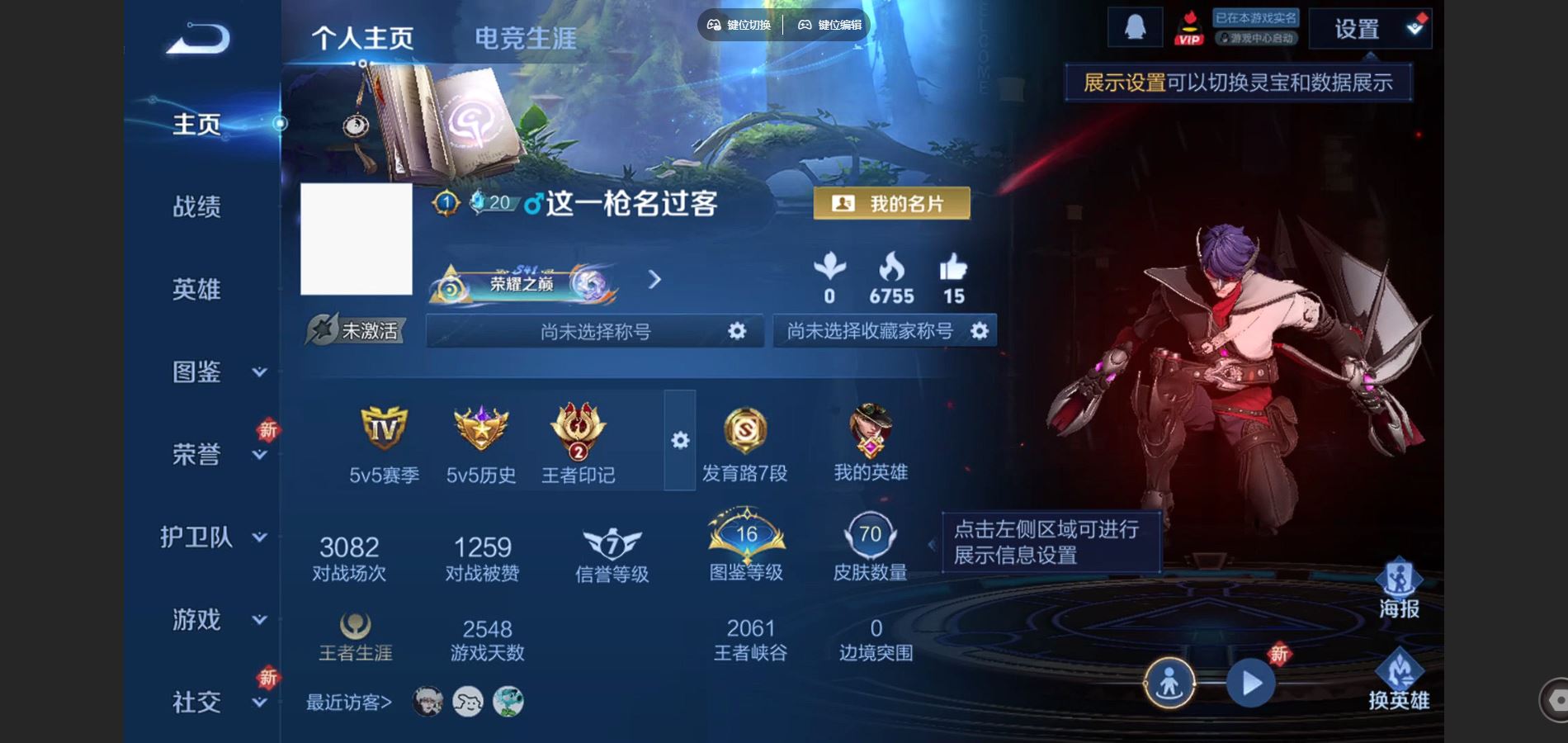
Task: Open rank details via 荣耀之巅 arrow
Action: pyautogui.click(x=656, y=281)
